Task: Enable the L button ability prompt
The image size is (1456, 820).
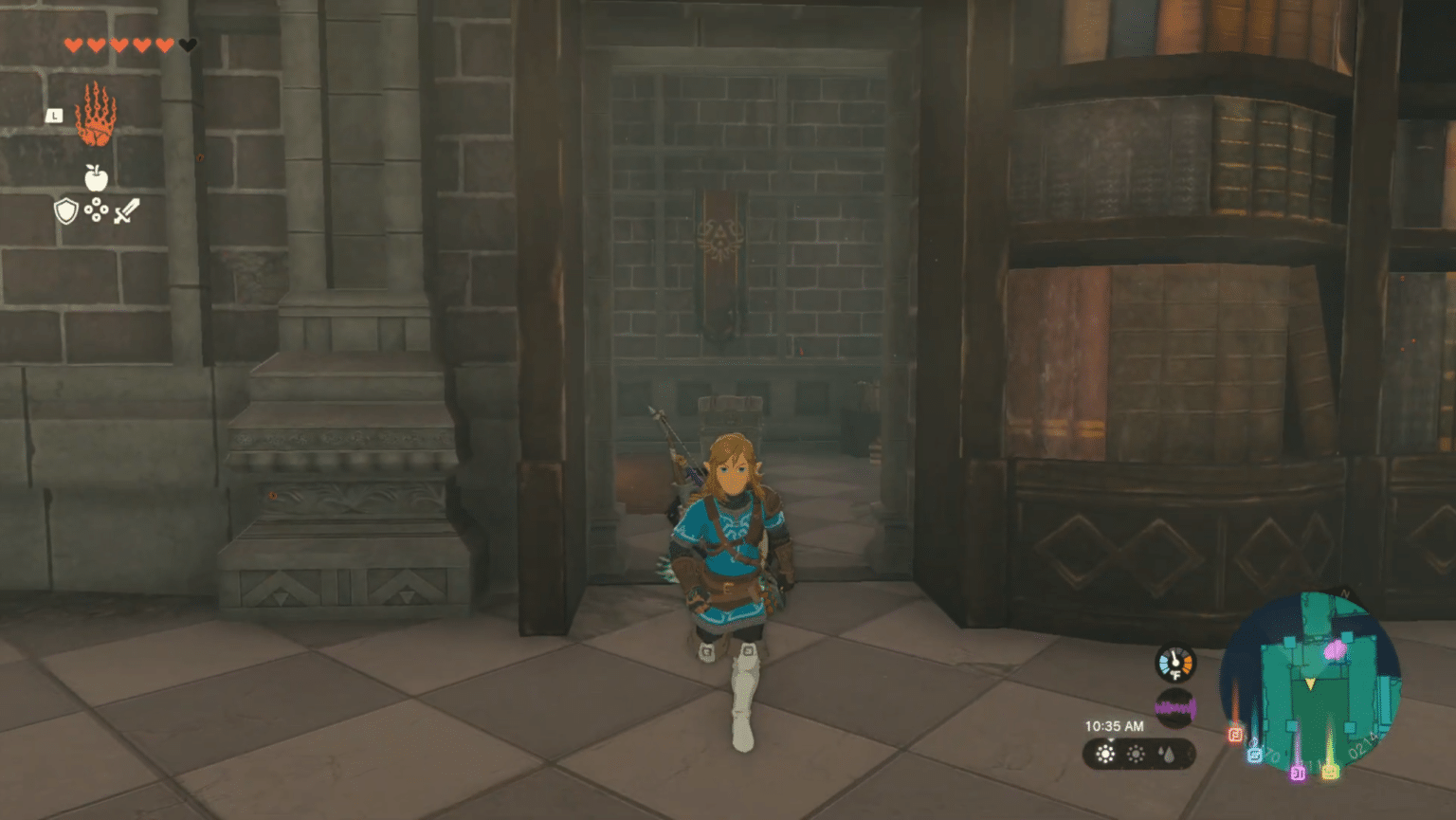Action: 54,115
